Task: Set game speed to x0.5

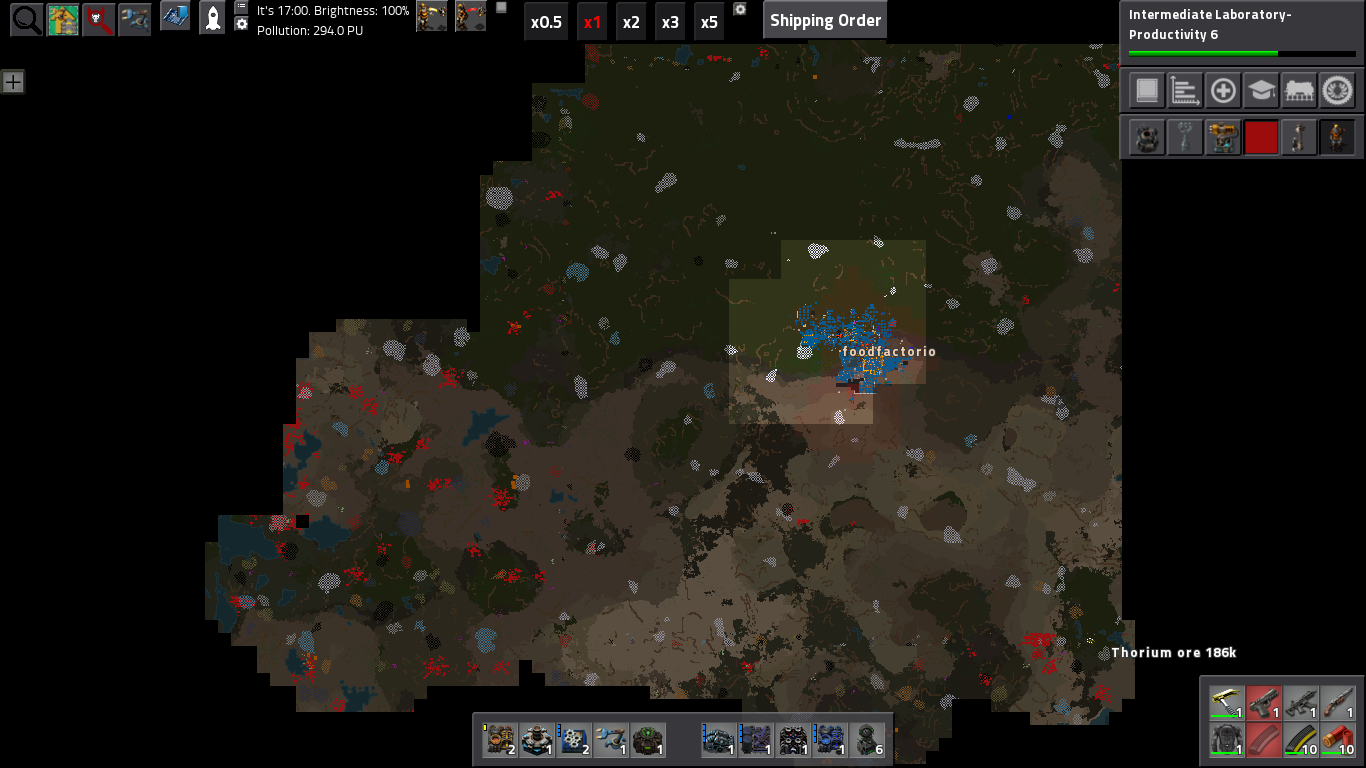Action: point(546,21)
